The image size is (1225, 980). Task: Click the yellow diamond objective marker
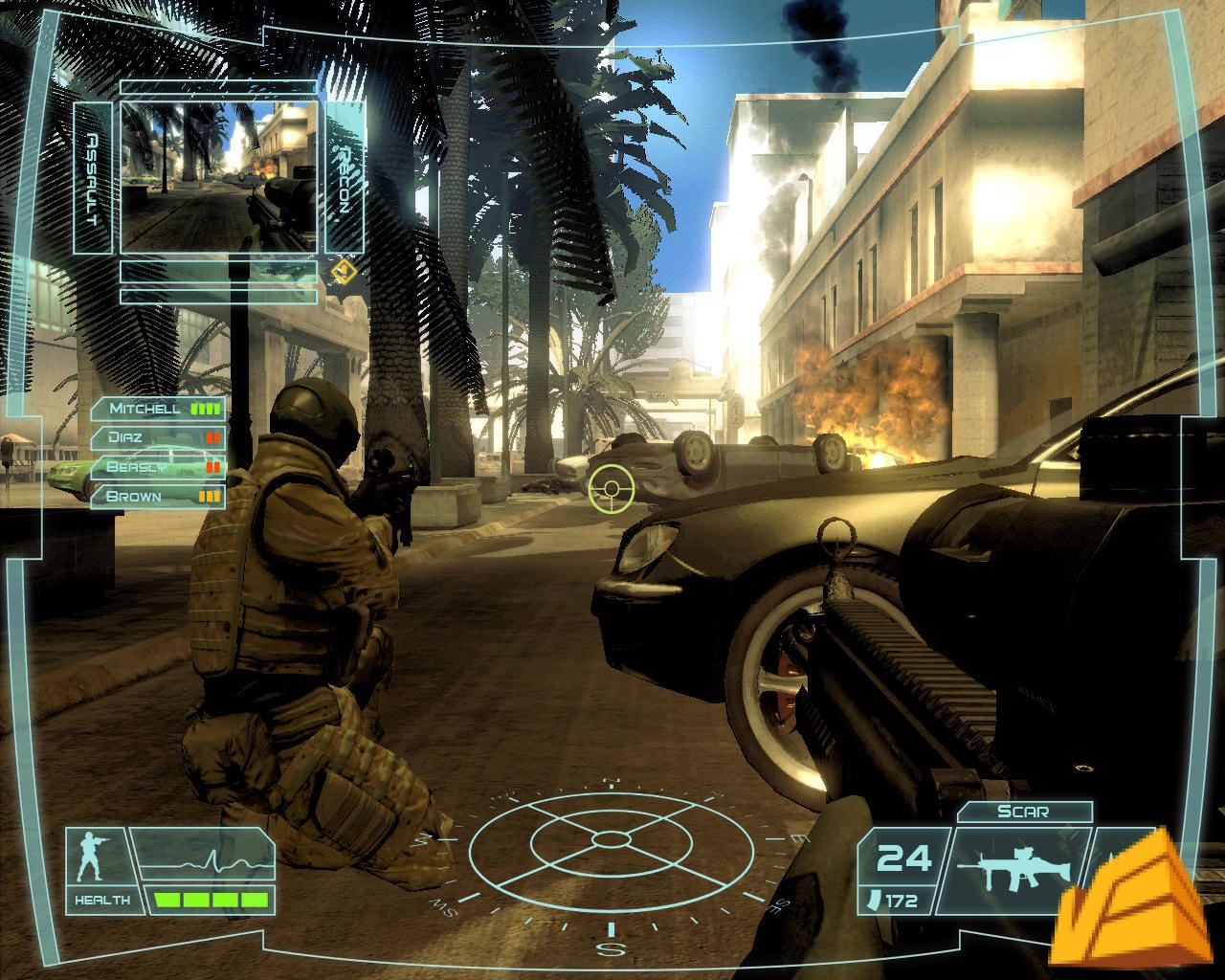344,272
